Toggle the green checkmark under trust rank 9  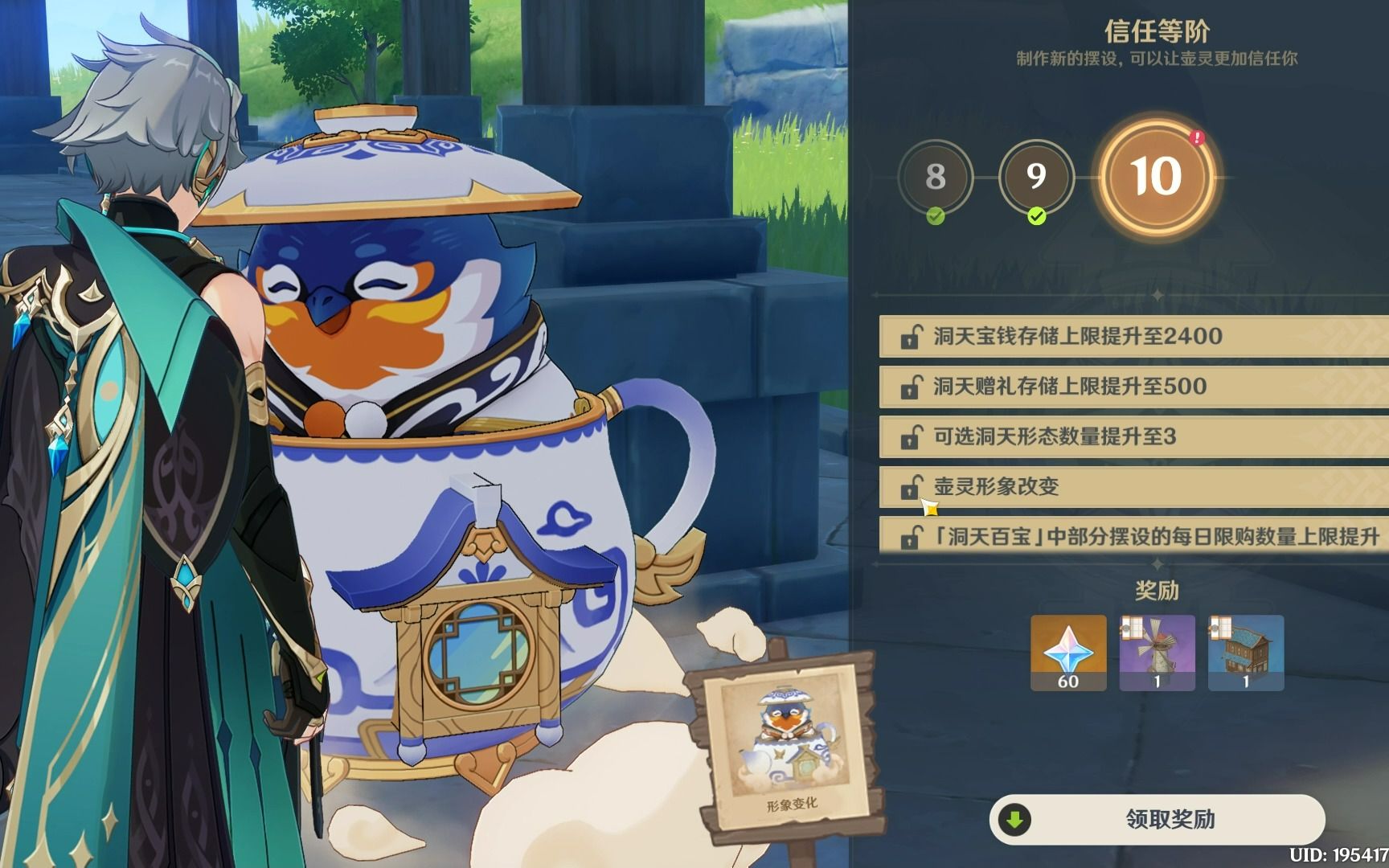pos(1037,215)
